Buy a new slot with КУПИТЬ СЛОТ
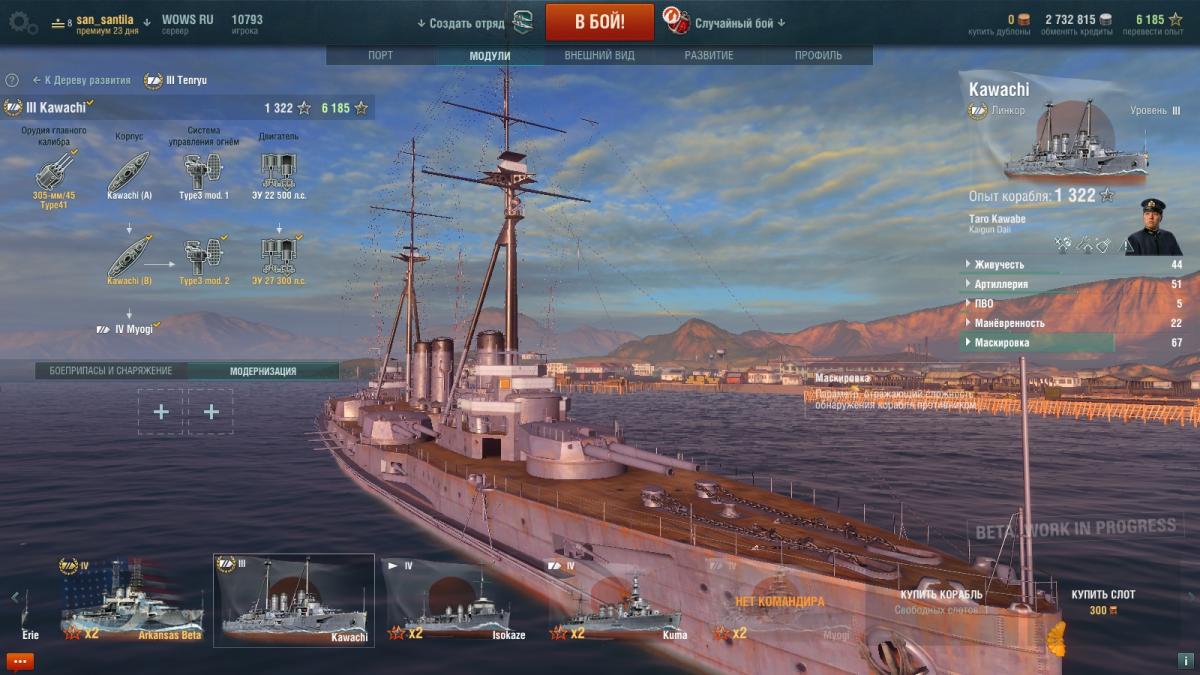The image size is (1200, 675). click(x=1103, y=601)
